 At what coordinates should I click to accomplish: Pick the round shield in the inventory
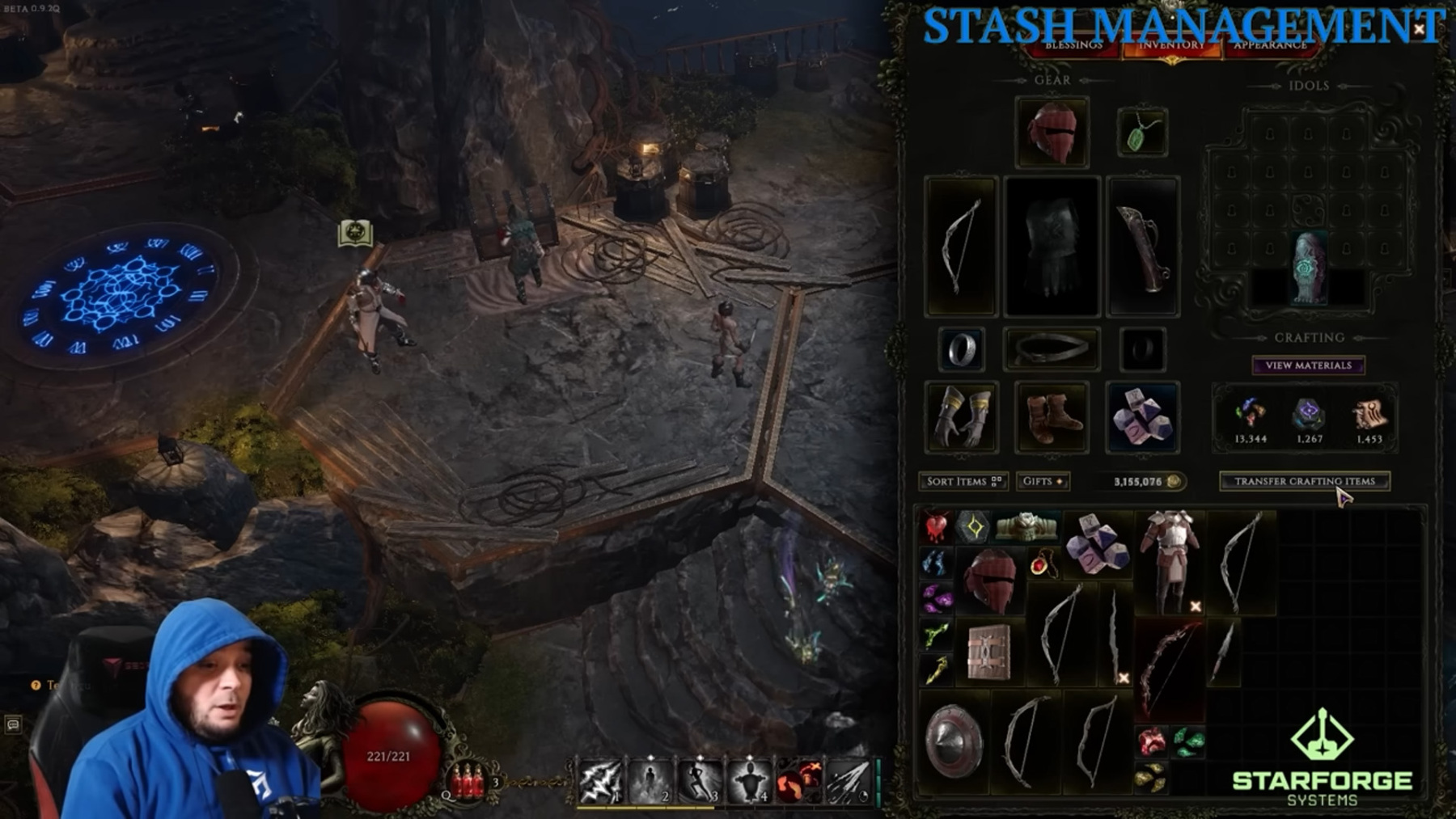pos(954,741)
